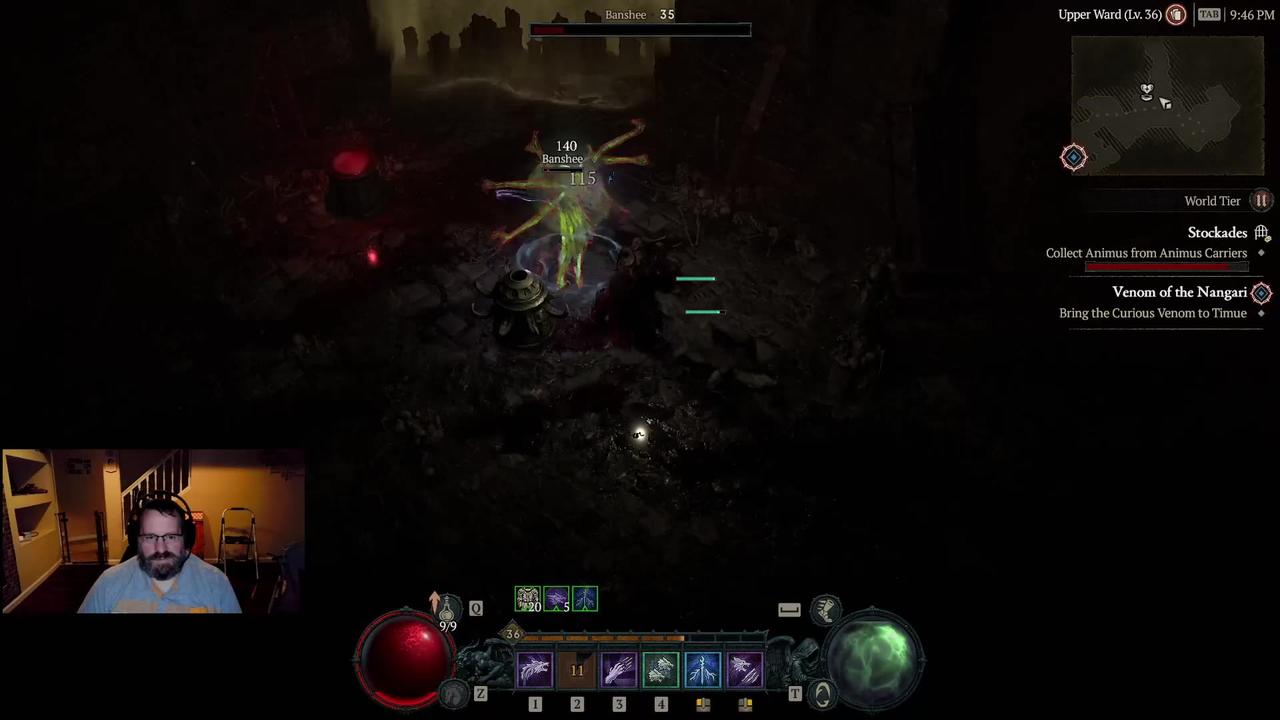This screenshot has height=720, width=1280.
Task: Open the full map via TAB indicator
Action: tap(1209, 15)
